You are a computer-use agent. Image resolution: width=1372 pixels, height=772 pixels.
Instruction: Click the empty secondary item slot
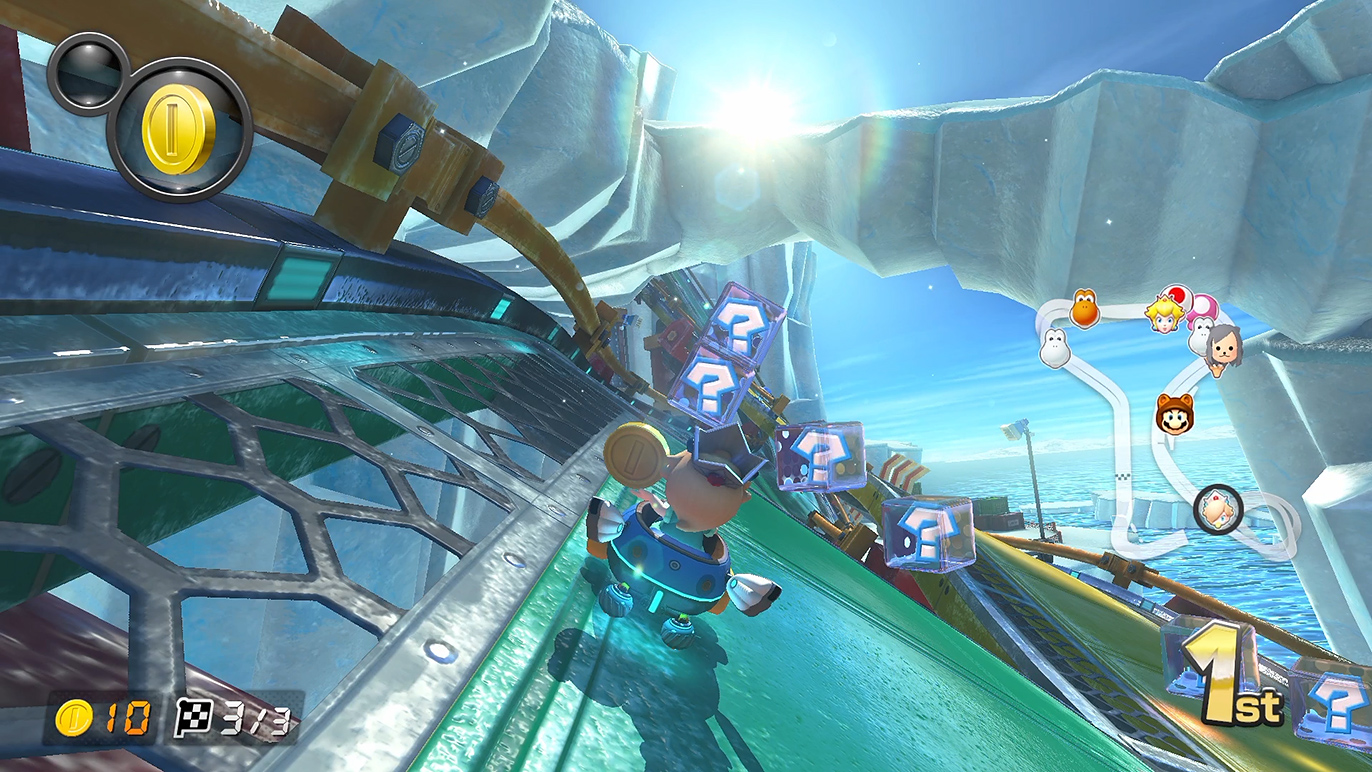(x=87, y=72)
